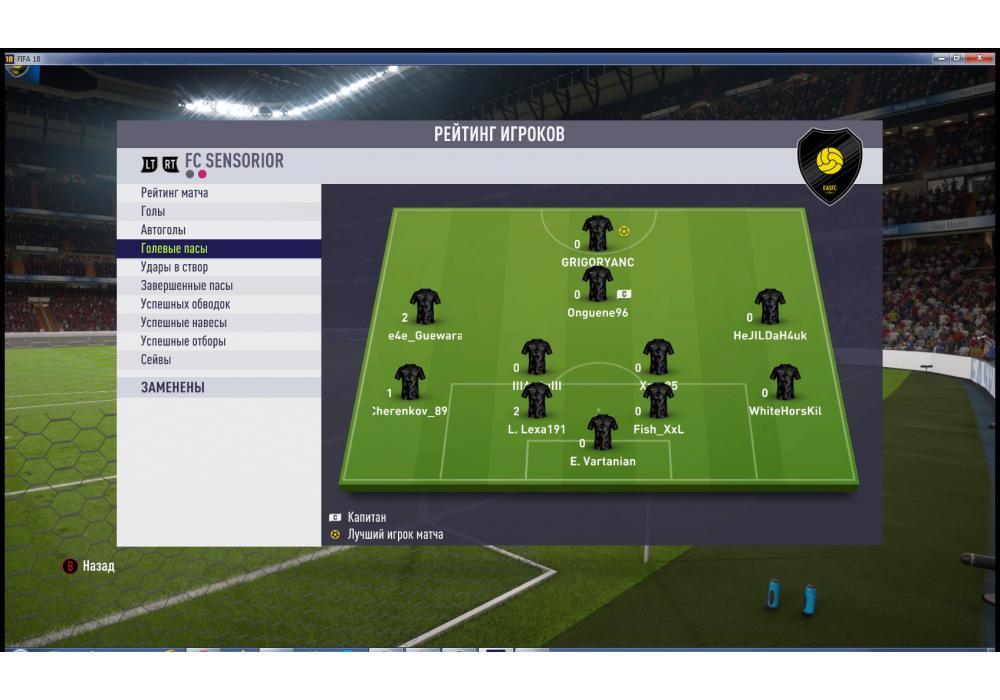Switch to Завершенные пасы stats
1000x700 pixels.
(x=187, y=285)
